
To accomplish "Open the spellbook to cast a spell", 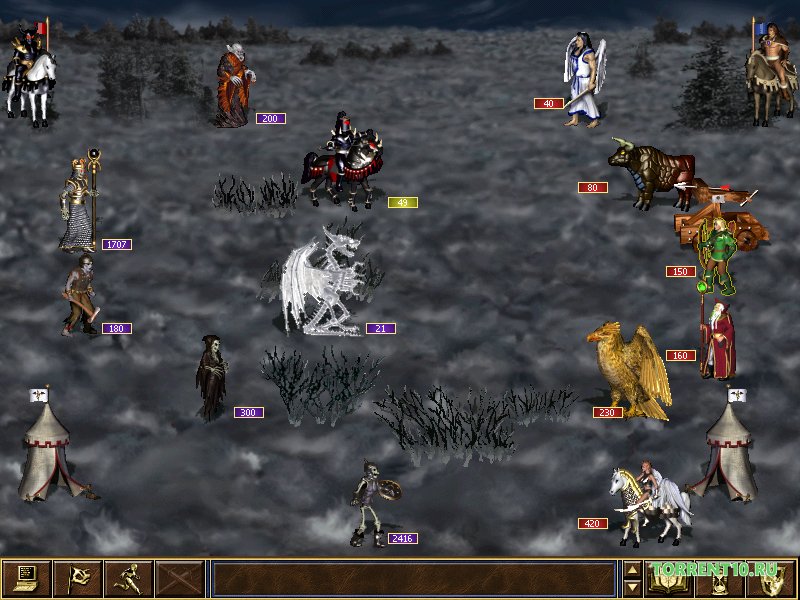I will coord(670,579).
